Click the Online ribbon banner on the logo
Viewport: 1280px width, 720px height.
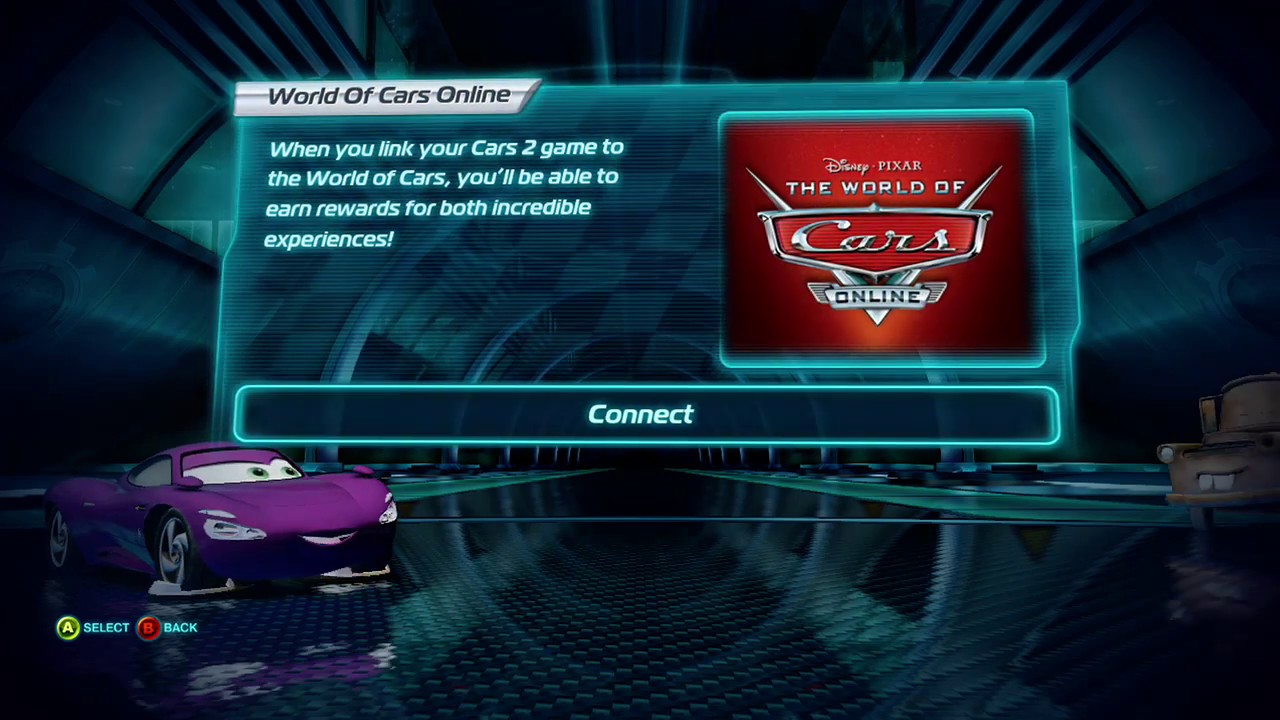(x=876, y=296)
